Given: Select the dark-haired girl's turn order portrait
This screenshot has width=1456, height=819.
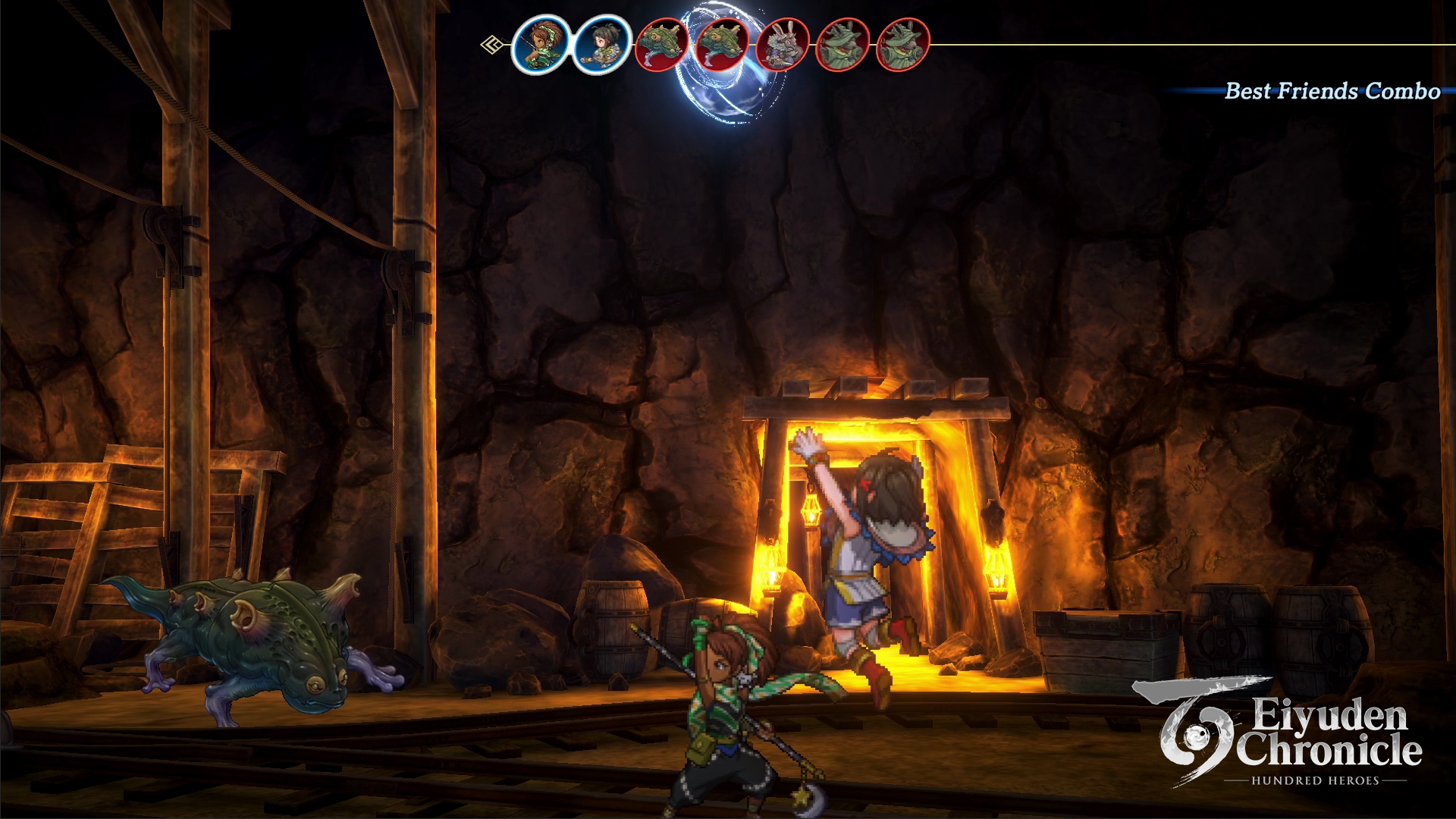Looking at the screenshot, I should [x=601, y=45].
